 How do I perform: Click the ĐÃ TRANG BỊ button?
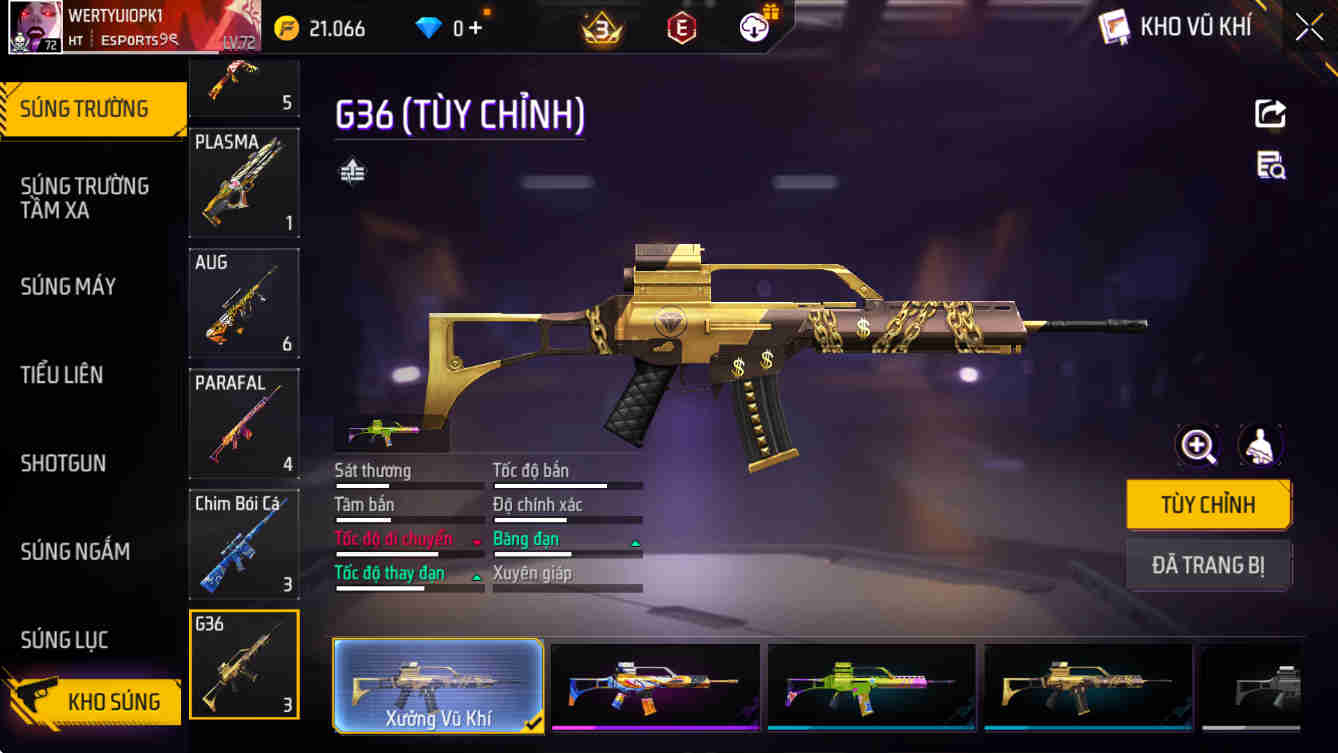pos(1209,565)
